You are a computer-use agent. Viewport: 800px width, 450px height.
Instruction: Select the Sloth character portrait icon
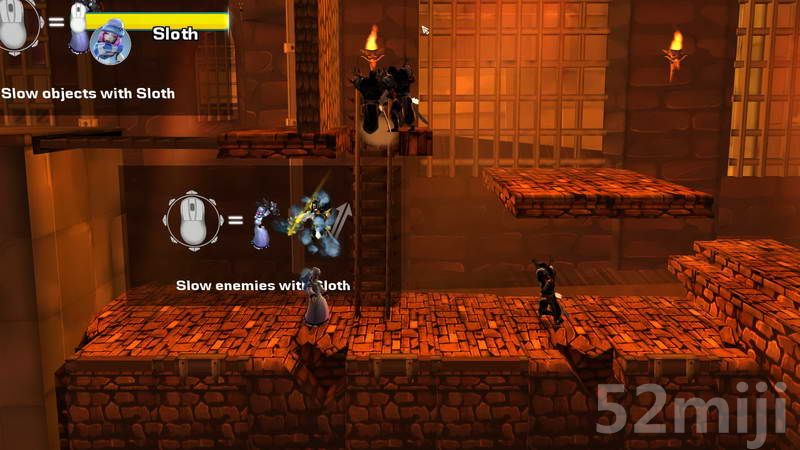click(x=108, y=42)
